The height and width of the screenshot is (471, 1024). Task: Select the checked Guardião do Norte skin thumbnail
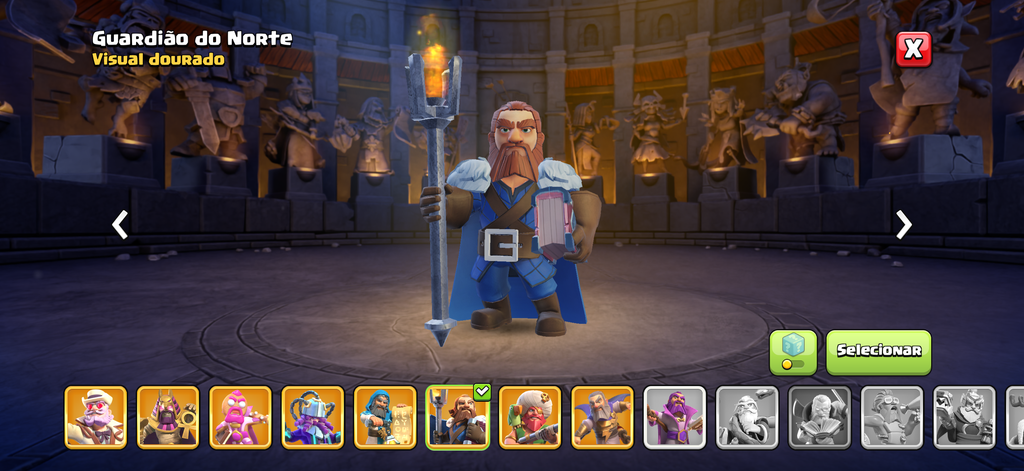pos(457,416)
